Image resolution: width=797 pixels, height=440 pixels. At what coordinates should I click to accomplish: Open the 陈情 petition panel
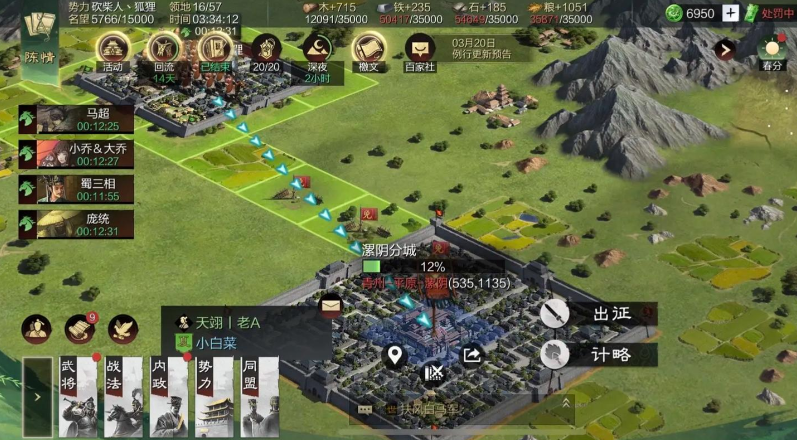pos(41,38)
